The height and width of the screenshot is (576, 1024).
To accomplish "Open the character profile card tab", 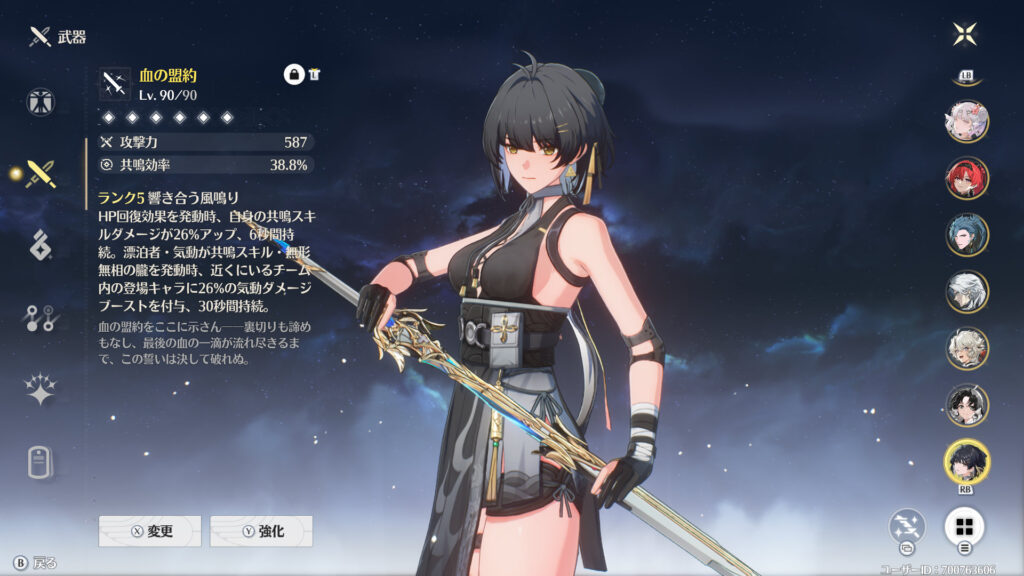I will tap(41, 462).
